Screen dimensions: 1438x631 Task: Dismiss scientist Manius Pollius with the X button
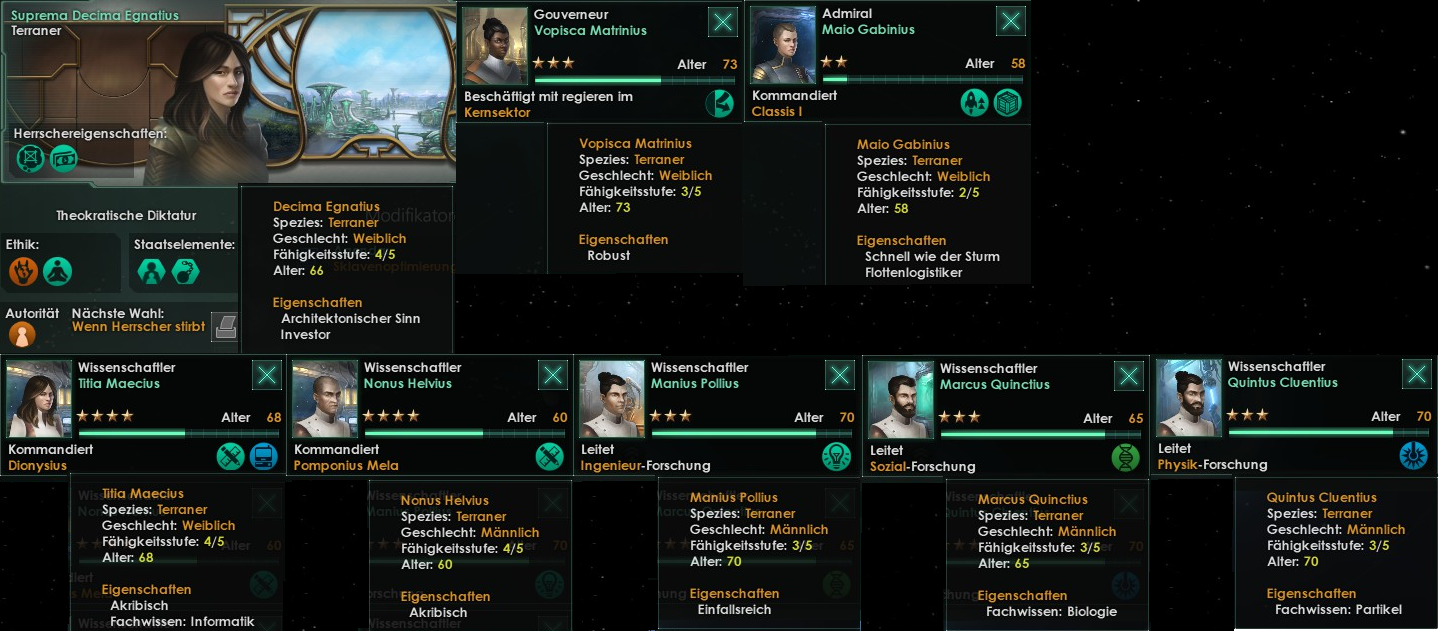(840, 376)
